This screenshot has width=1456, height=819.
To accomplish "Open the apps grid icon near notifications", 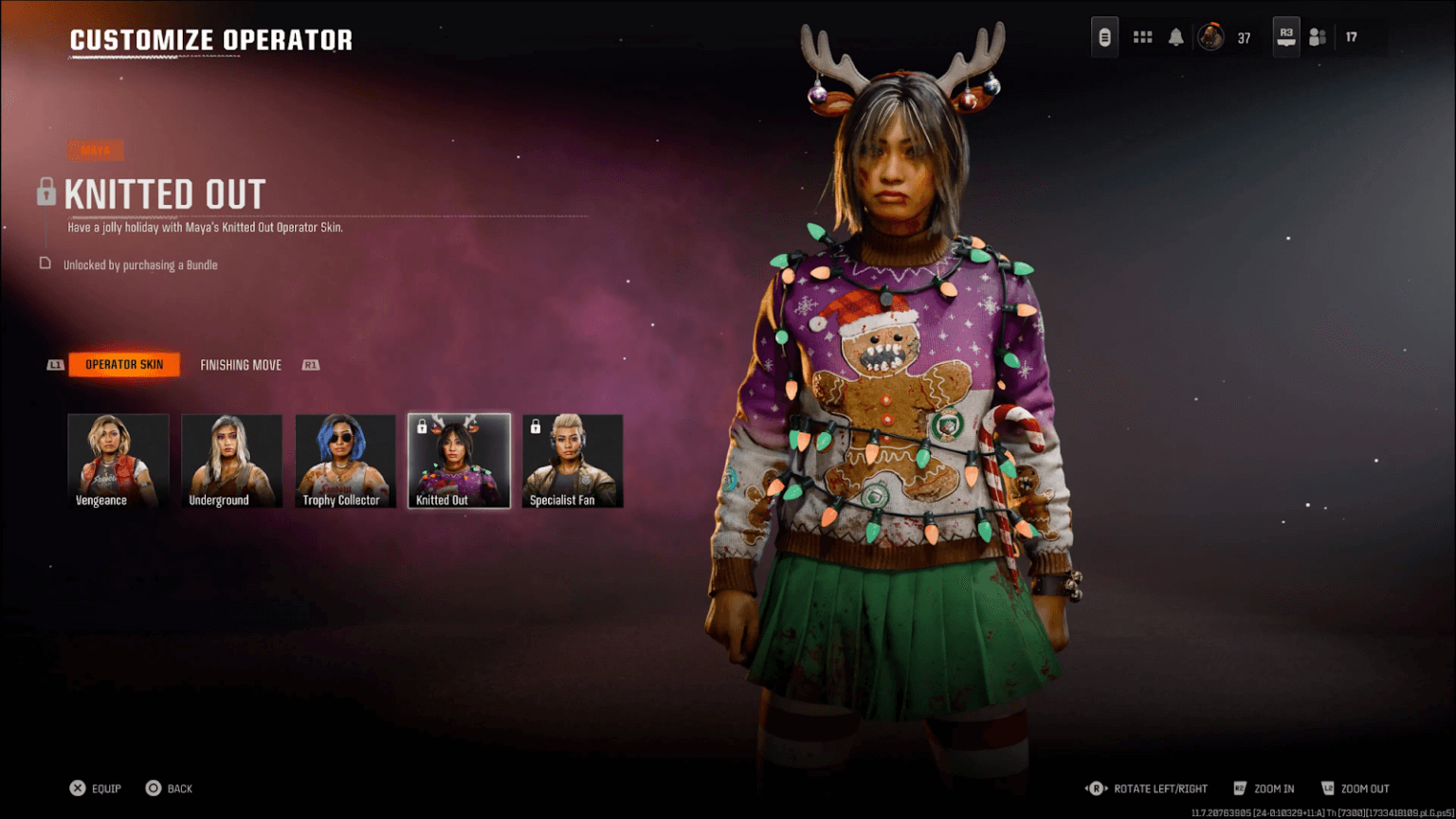I will point(1142,36).
